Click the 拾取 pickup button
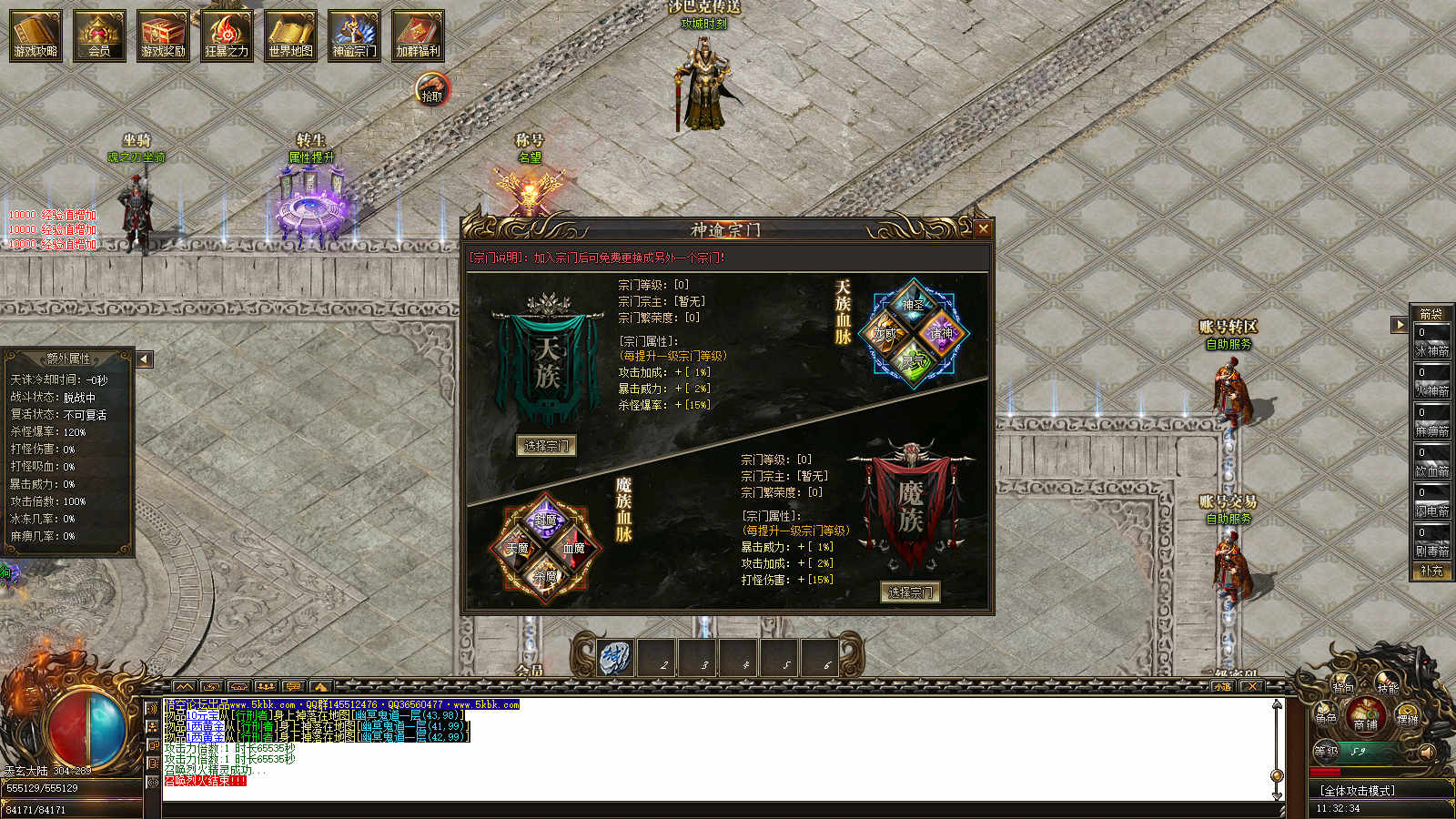The width and height of the screenshot is (1456, 819). click(x=432, y=92)
